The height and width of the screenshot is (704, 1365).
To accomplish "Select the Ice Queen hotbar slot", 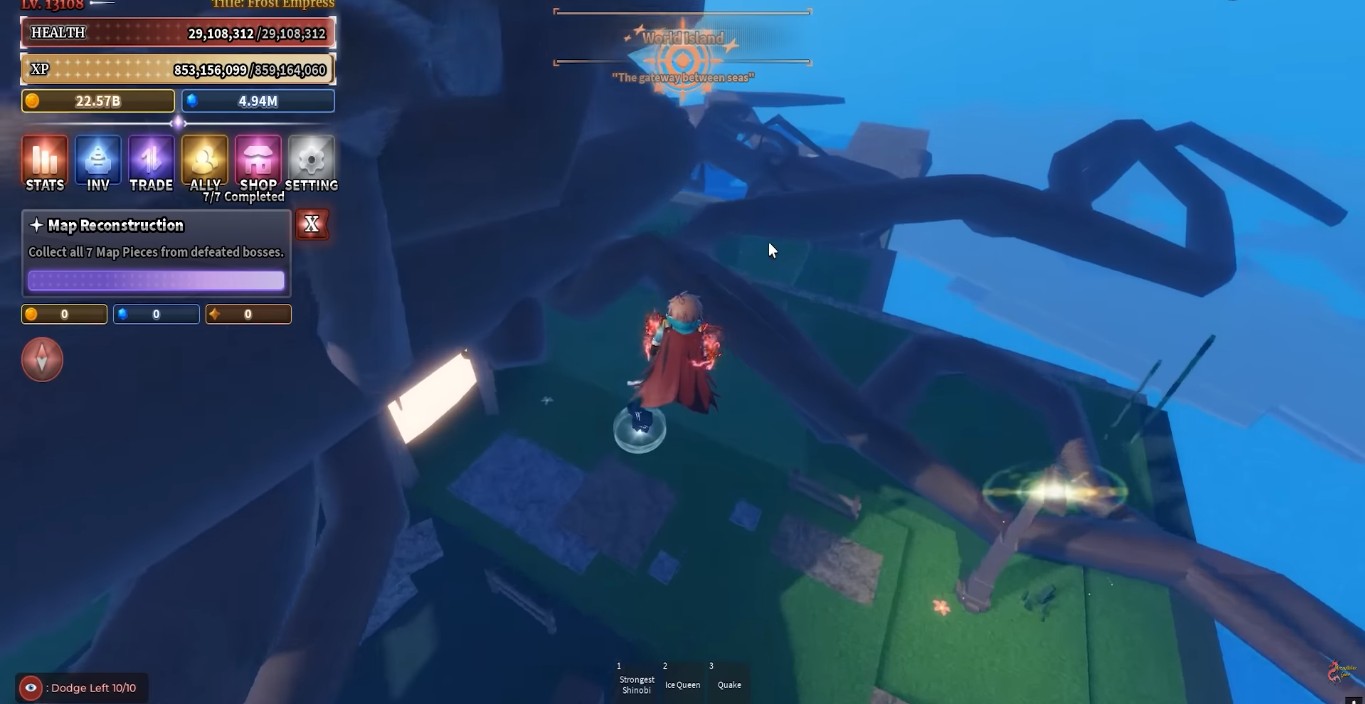I will coord(683,680).
